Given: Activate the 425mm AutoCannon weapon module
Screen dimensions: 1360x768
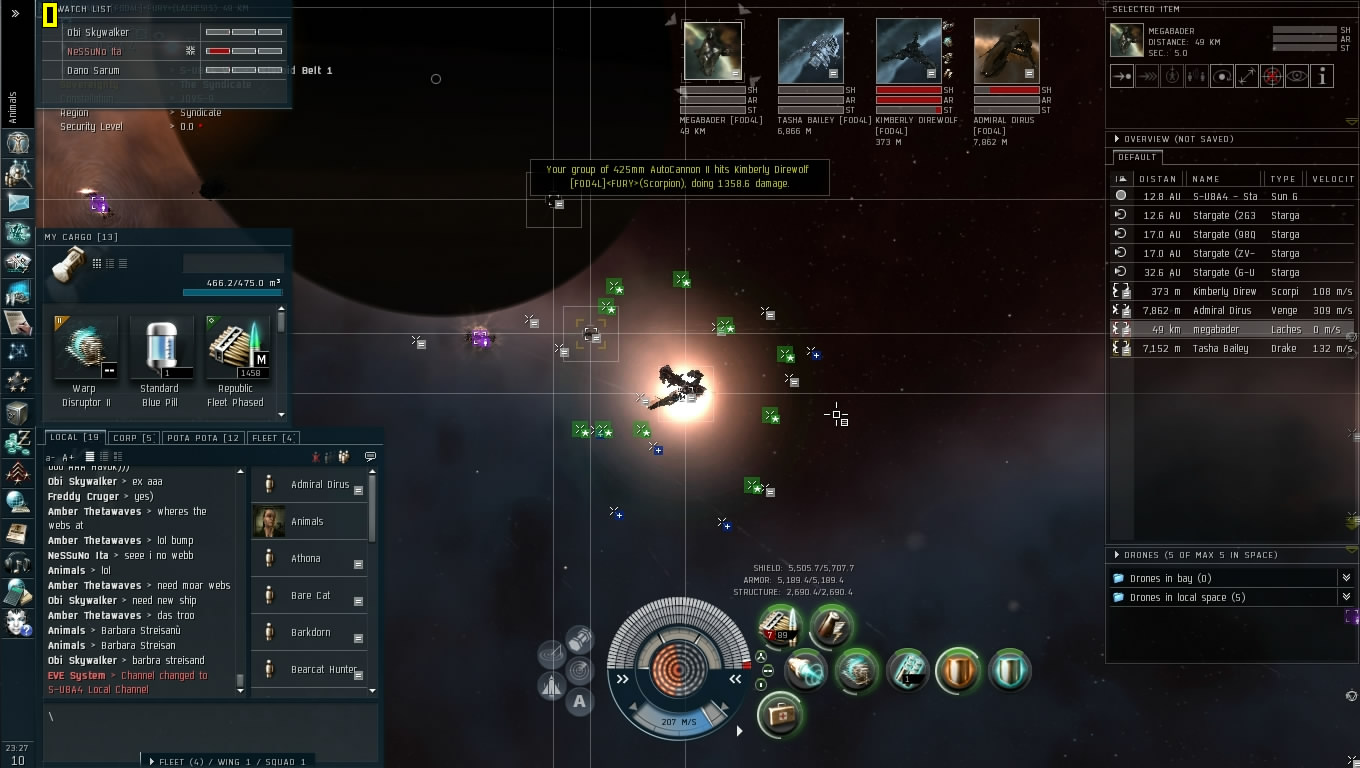Looking at the screenshot, I should (778, 625).
